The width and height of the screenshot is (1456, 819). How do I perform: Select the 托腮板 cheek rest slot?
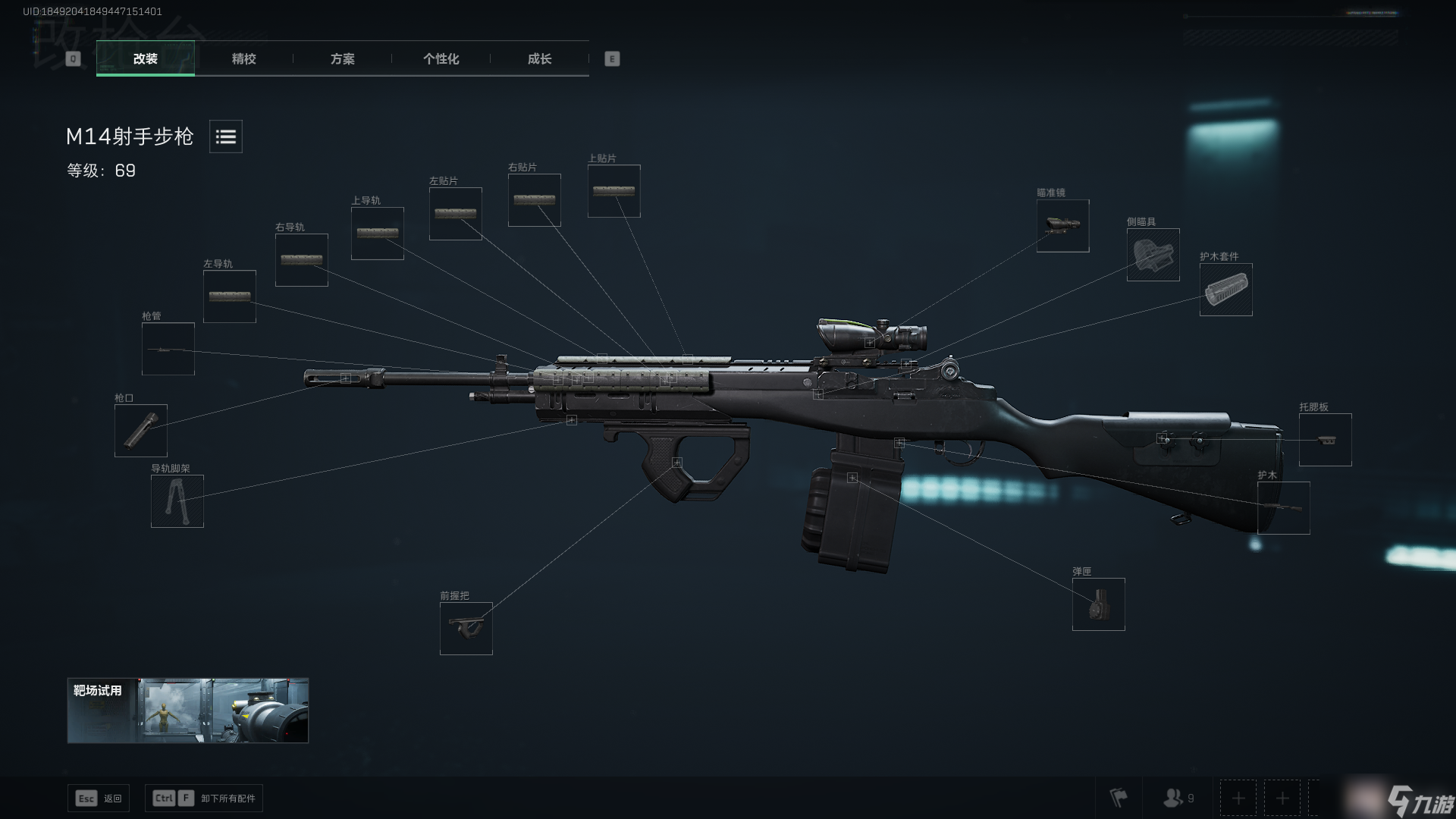coord(1325,440)
